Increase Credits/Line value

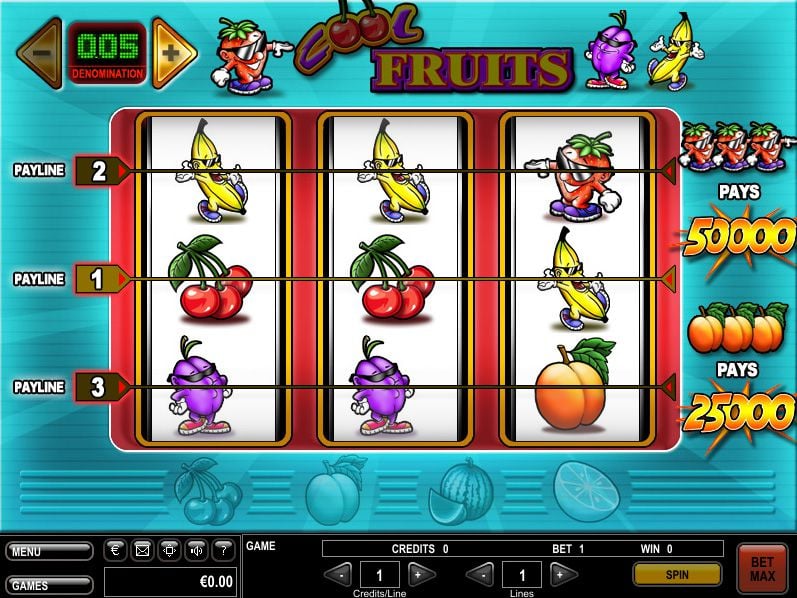423,574
